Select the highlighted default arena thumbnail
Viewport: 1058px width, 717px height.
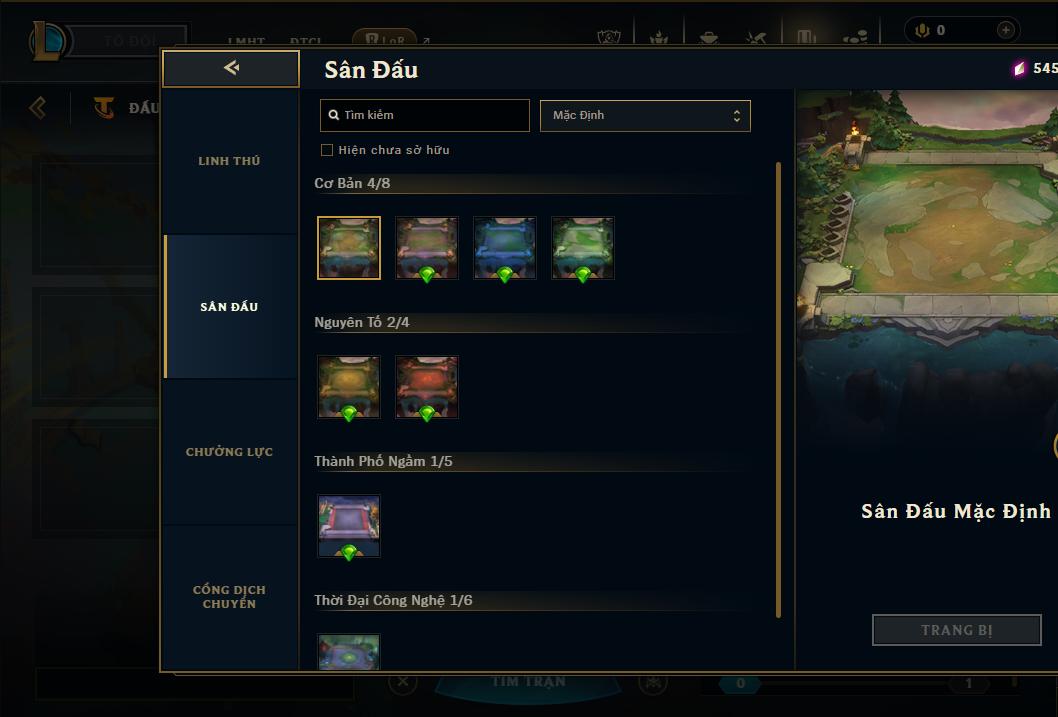[x=349, y=248]
